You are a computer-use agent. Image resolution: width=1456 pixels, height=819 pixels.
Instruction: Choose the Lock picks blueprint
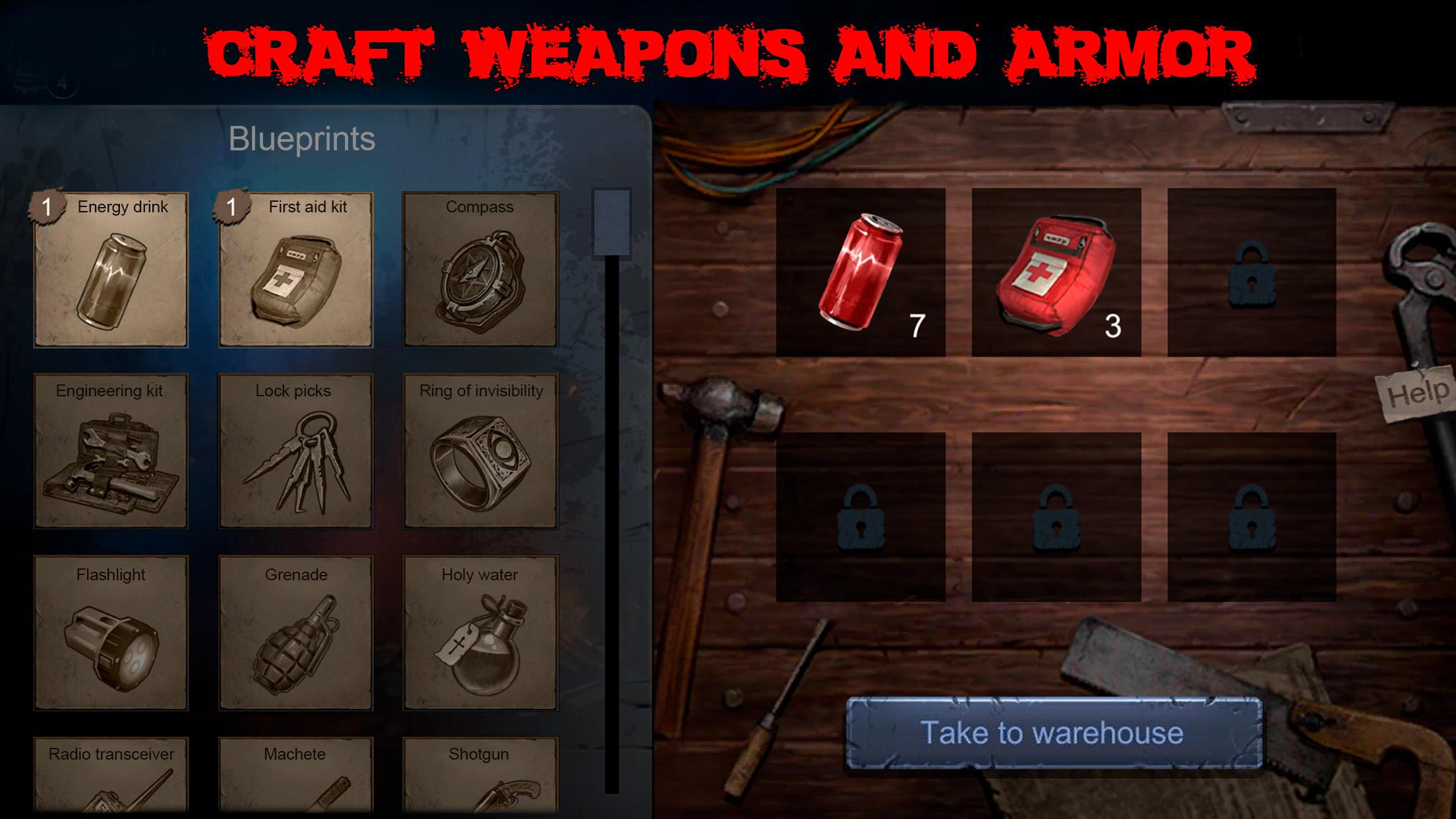point(295,455)
